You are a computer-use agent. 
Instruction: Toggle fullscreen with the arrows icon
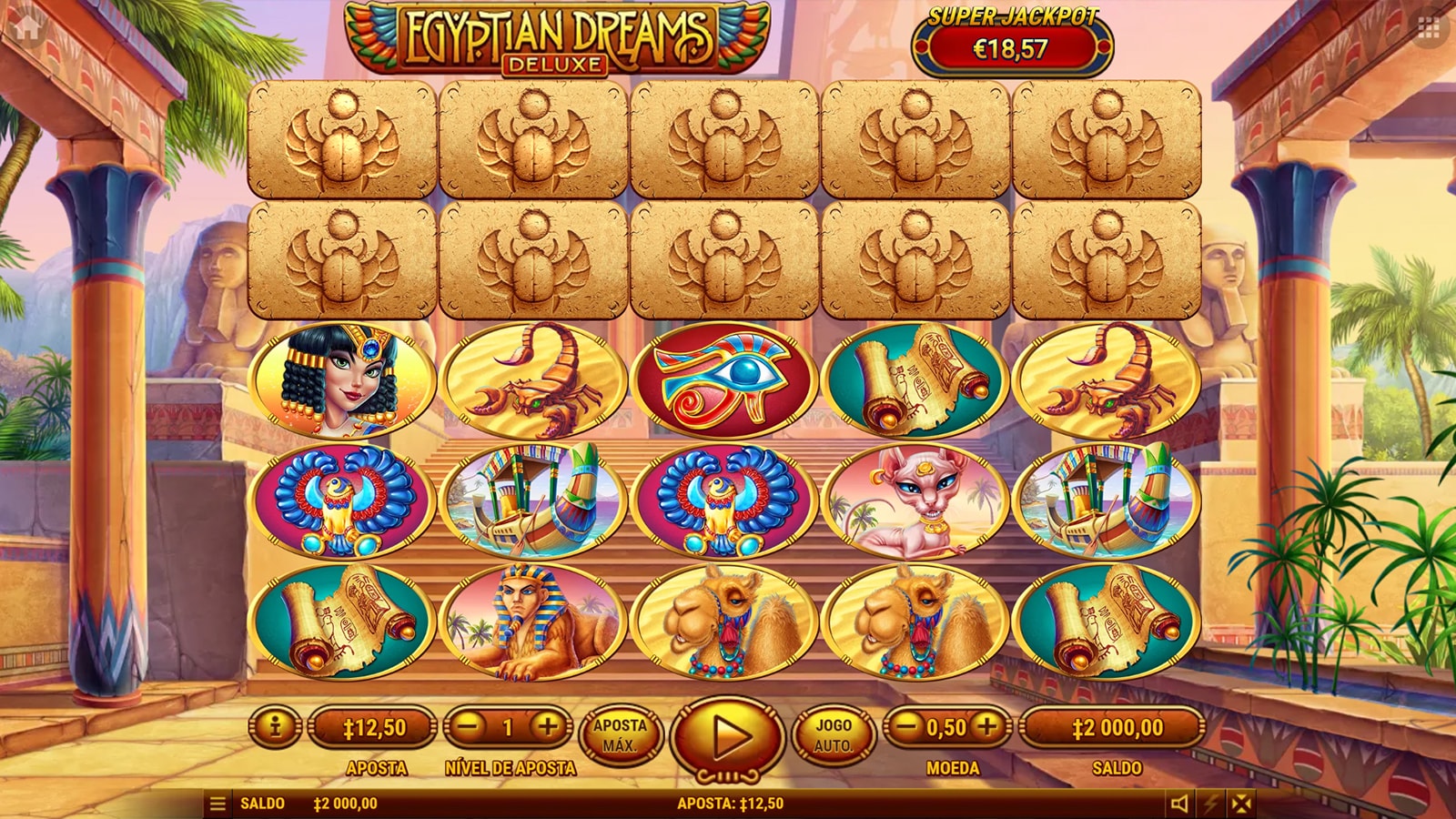pyautogui.click(x=1241, y=804)
